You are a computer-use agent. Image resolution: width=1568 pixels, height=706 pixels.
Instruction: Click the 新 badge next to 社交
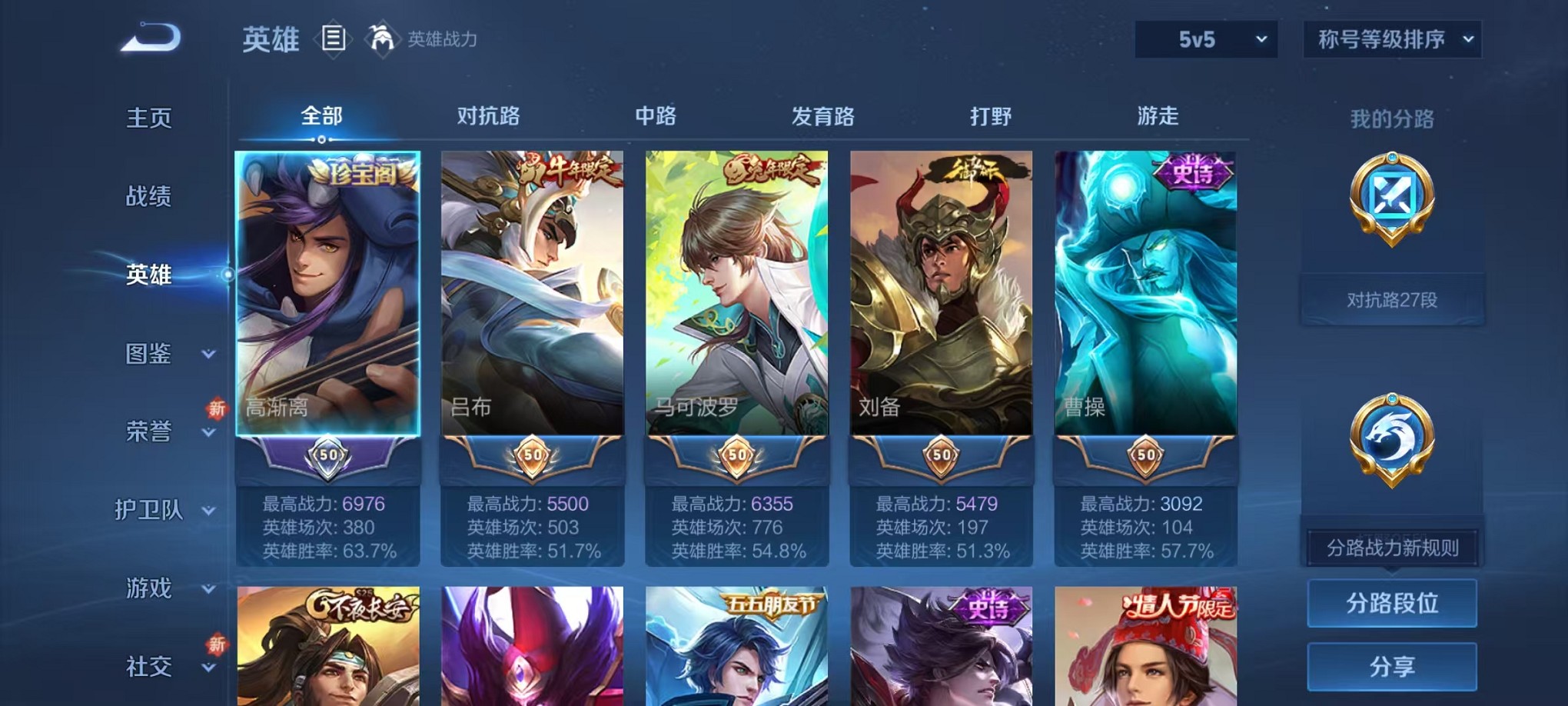click(x=218, y=644)
